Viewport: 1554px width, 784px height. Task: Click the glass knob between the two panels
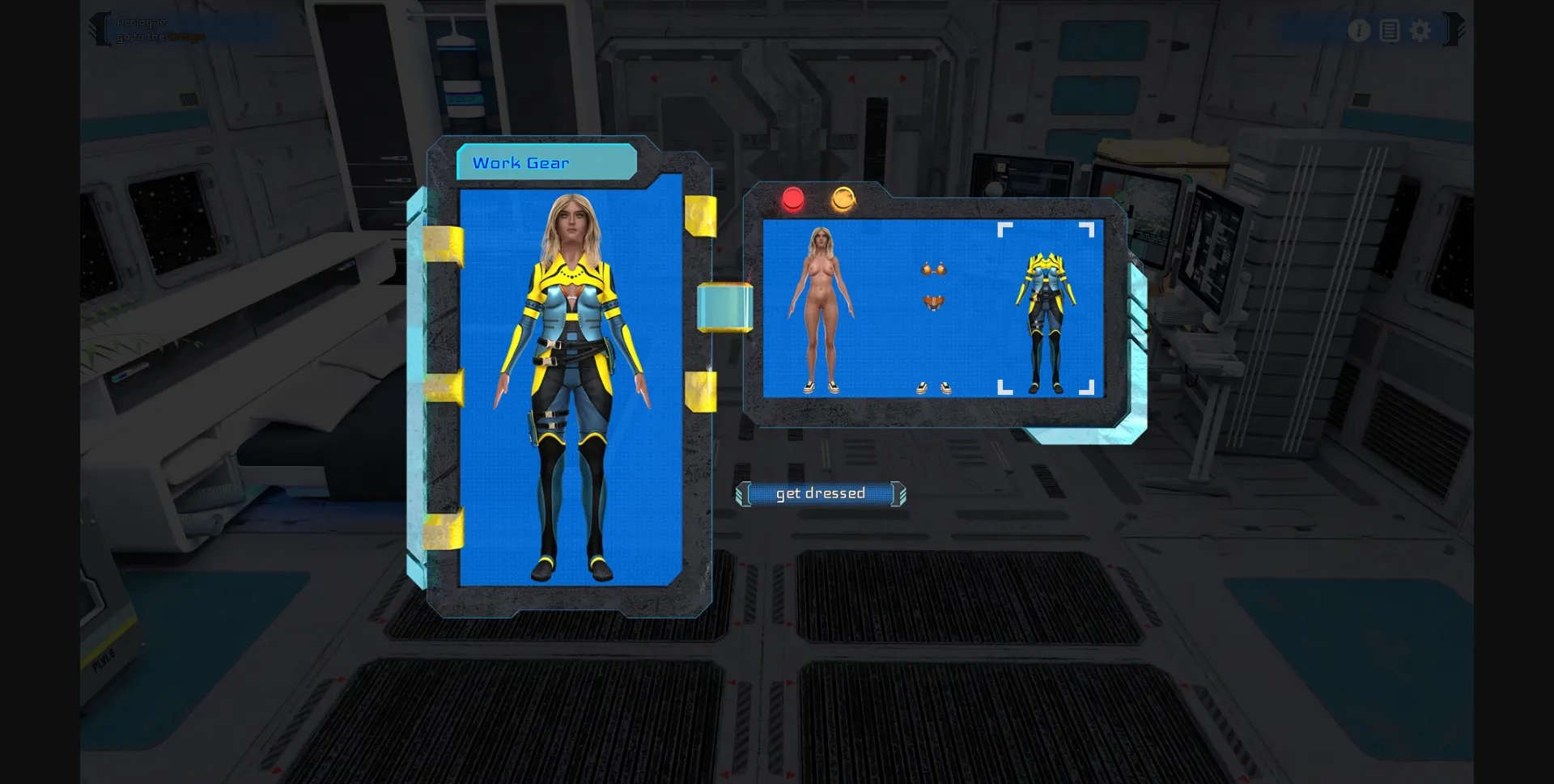[x=723, y=307]
